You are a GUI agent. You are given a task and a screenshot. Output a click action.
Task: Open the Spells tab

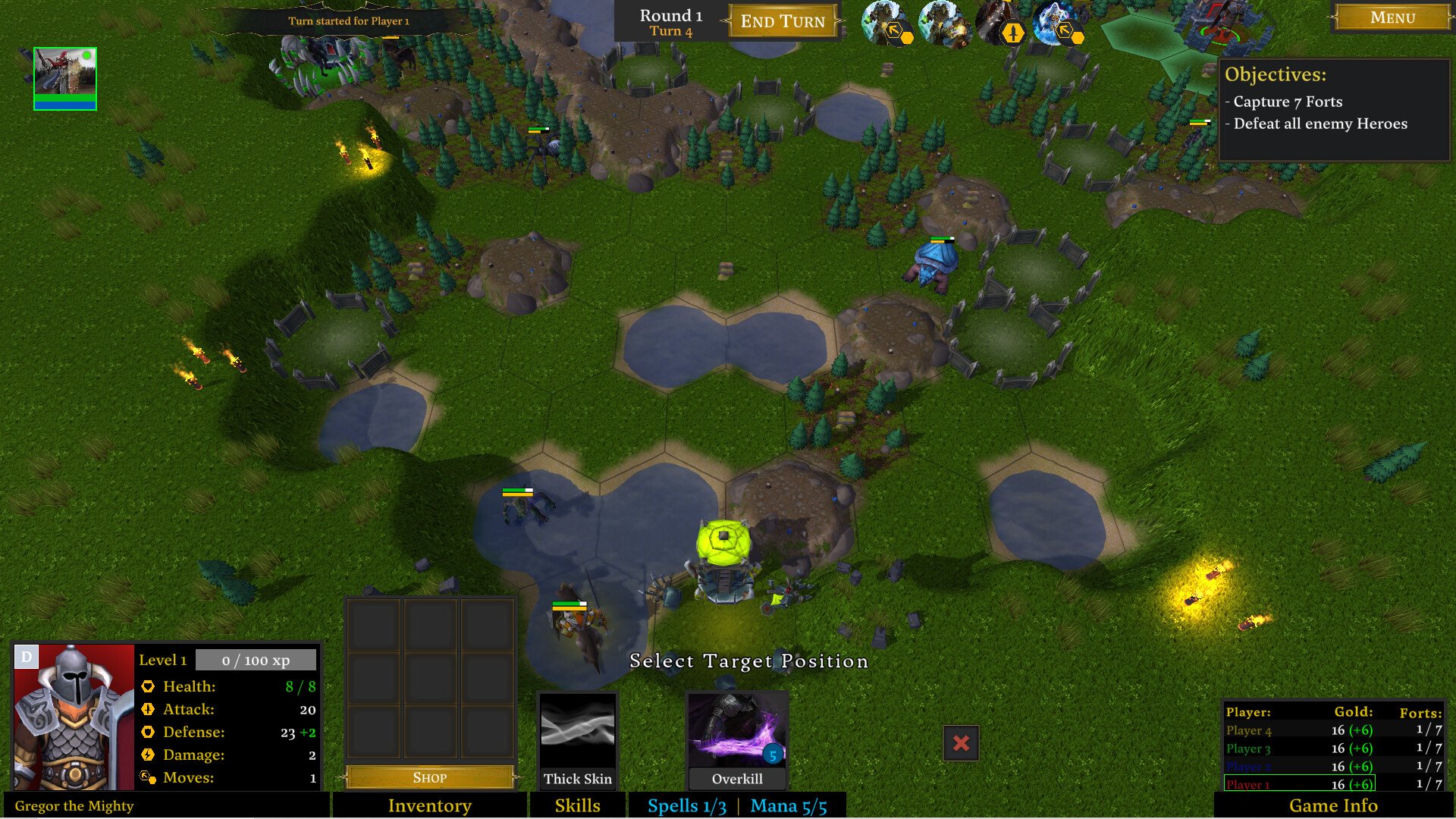coord(686,805)
